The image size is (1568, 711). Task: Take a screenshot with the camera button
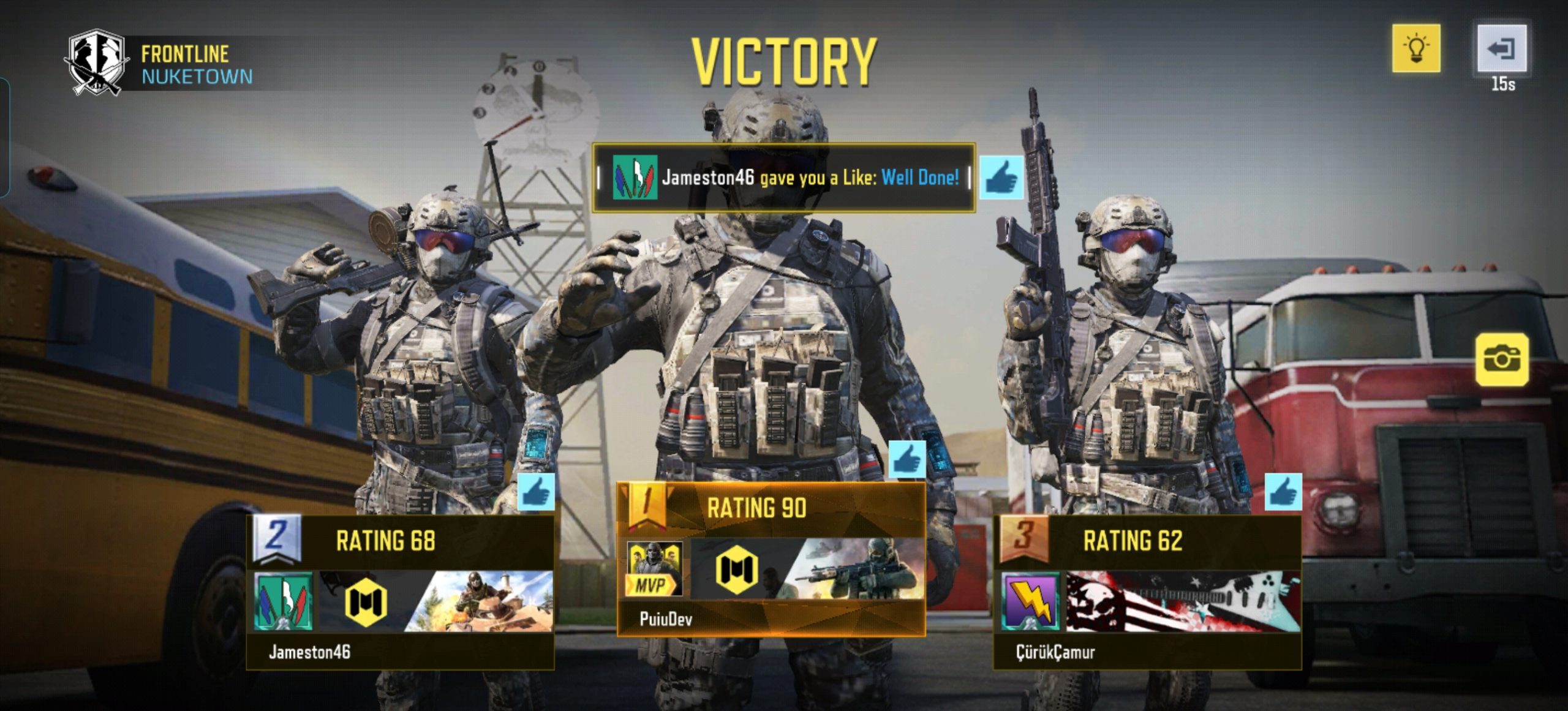(x=1501, y=359)
